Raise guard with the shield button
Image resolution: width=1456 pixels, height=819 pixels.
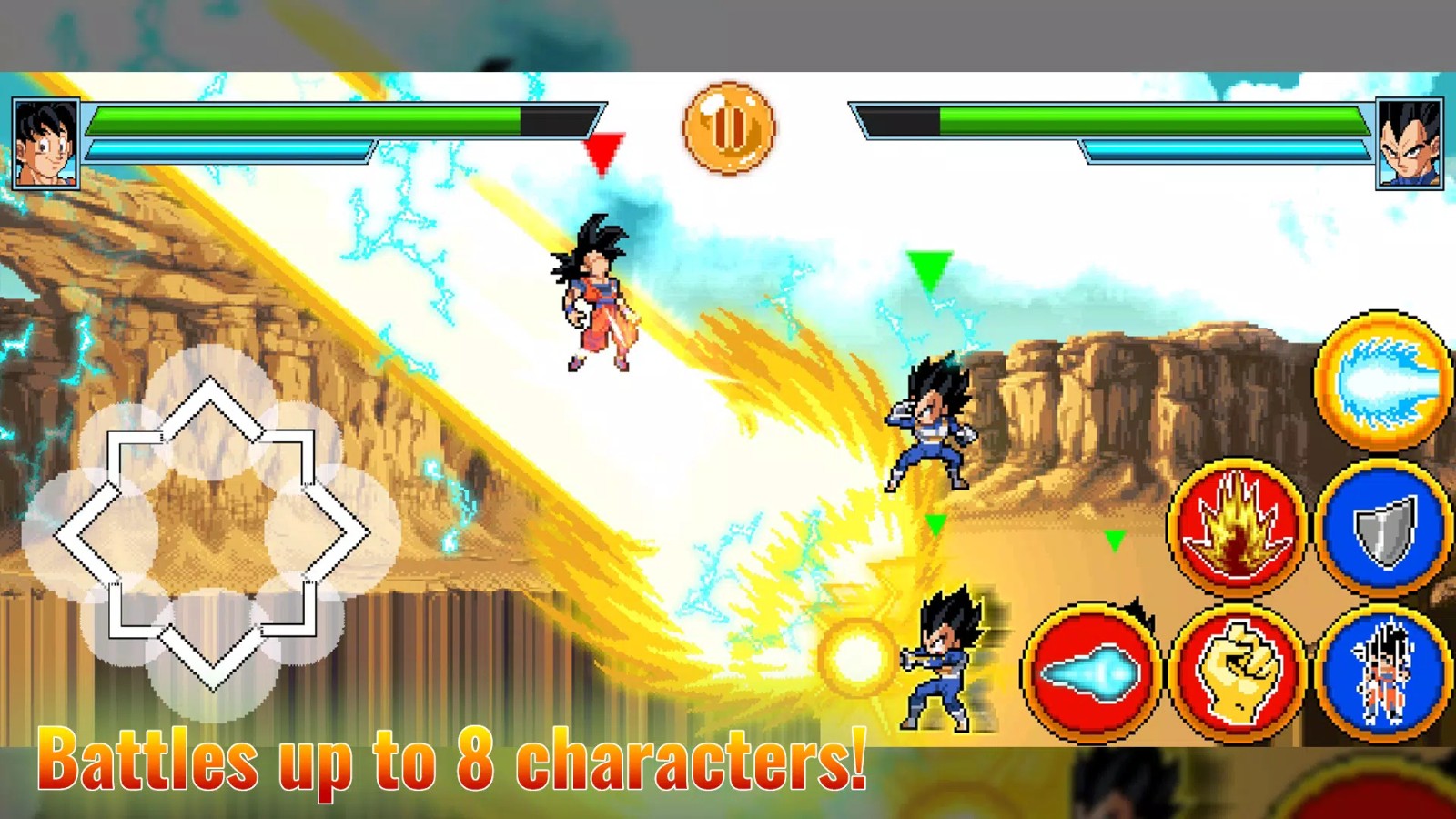point(1383,527)
